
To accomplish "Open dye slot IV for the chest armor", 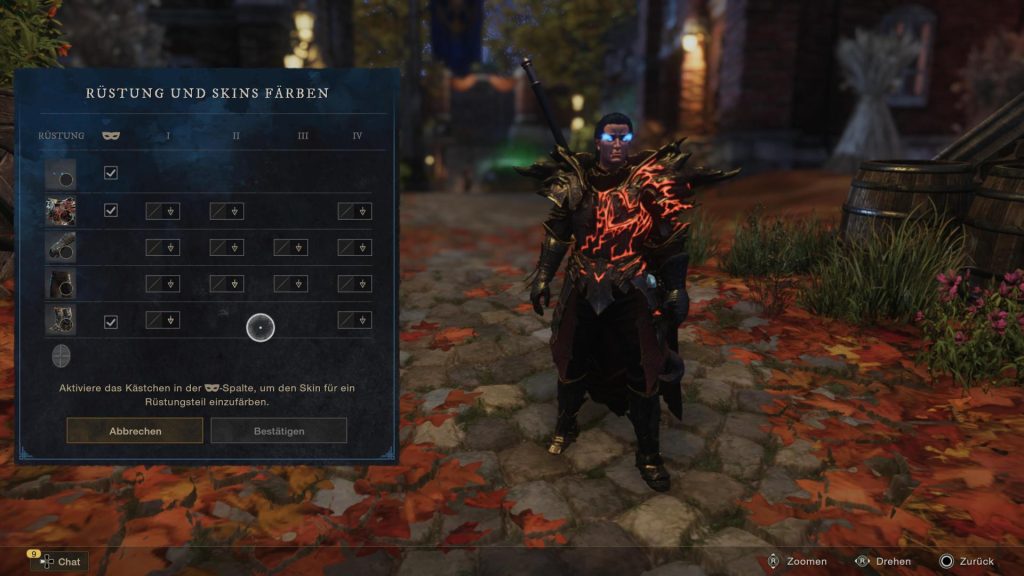I will point(354,211).
